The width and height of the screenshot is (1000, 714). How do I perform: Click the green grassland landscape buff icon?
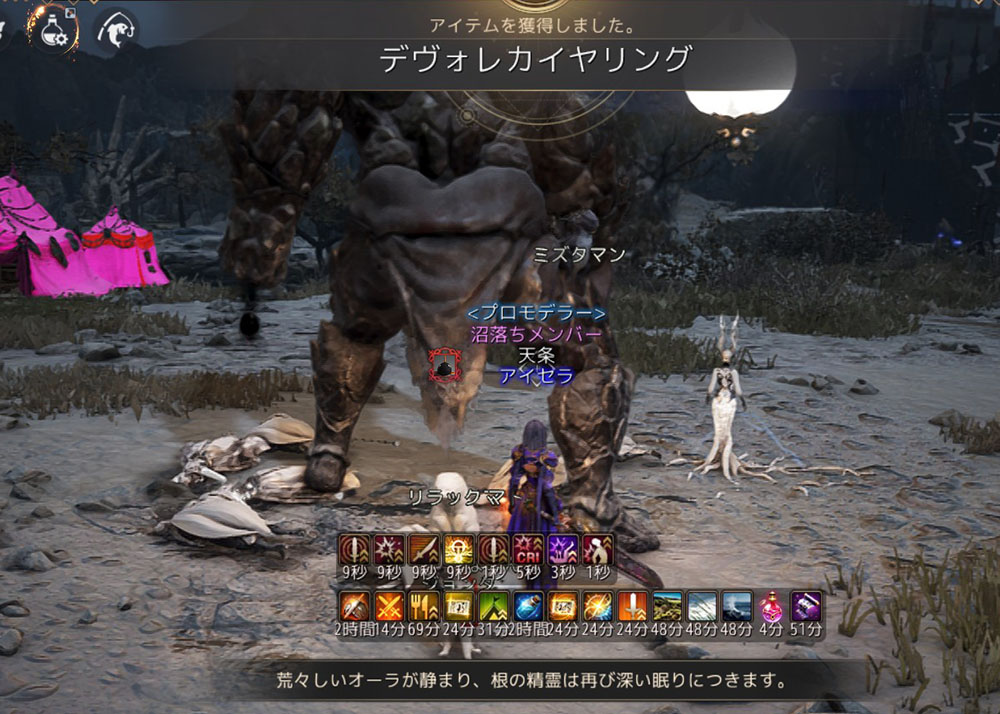(x=667, y=606)
